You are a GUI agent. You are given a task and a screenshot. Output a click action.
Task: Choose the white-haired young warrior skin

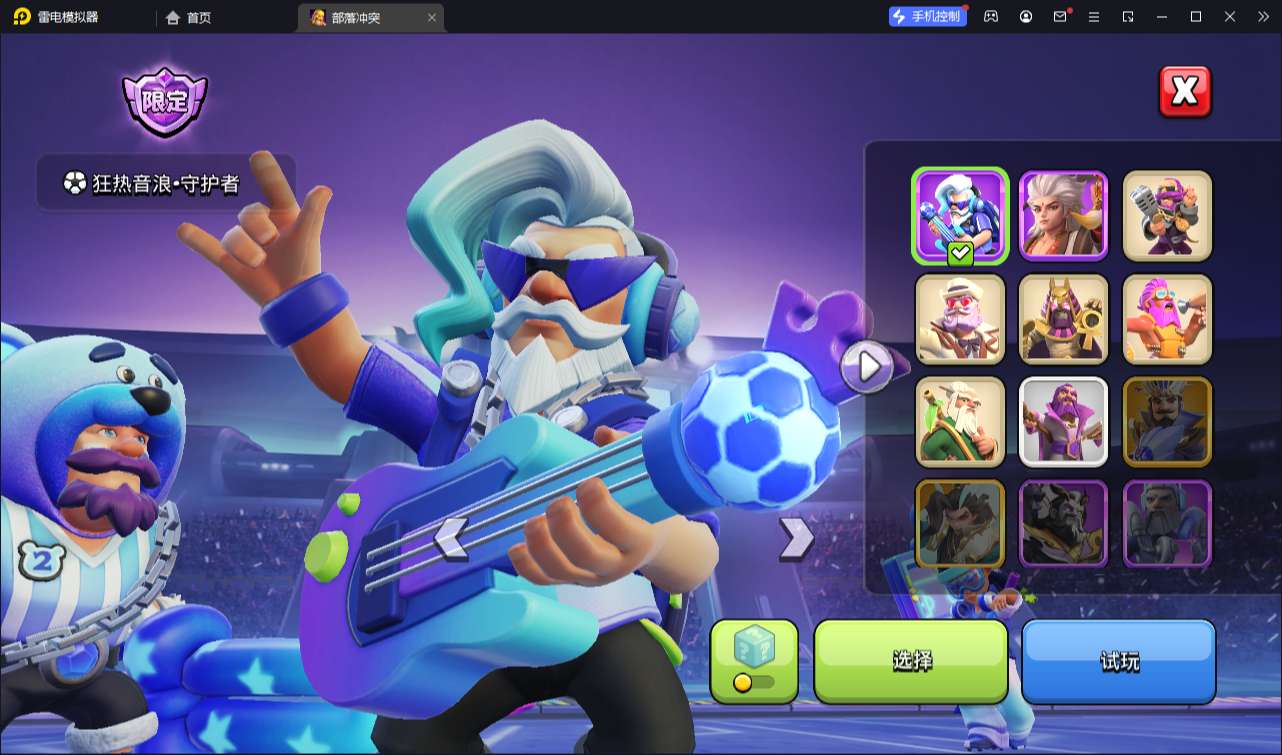pos(1063,215)
